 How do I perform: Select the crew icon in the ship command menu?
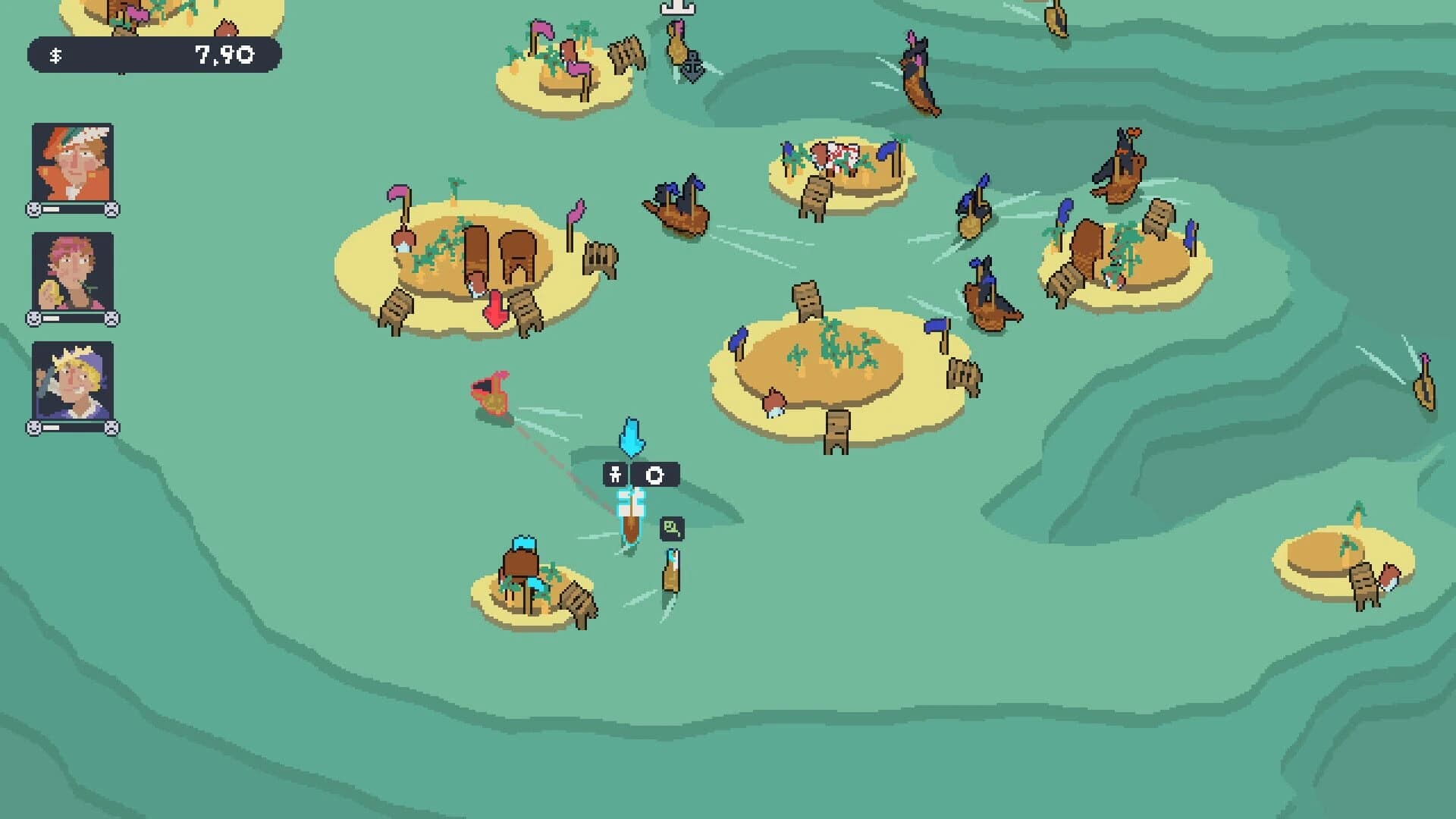[x=615, y=475]
